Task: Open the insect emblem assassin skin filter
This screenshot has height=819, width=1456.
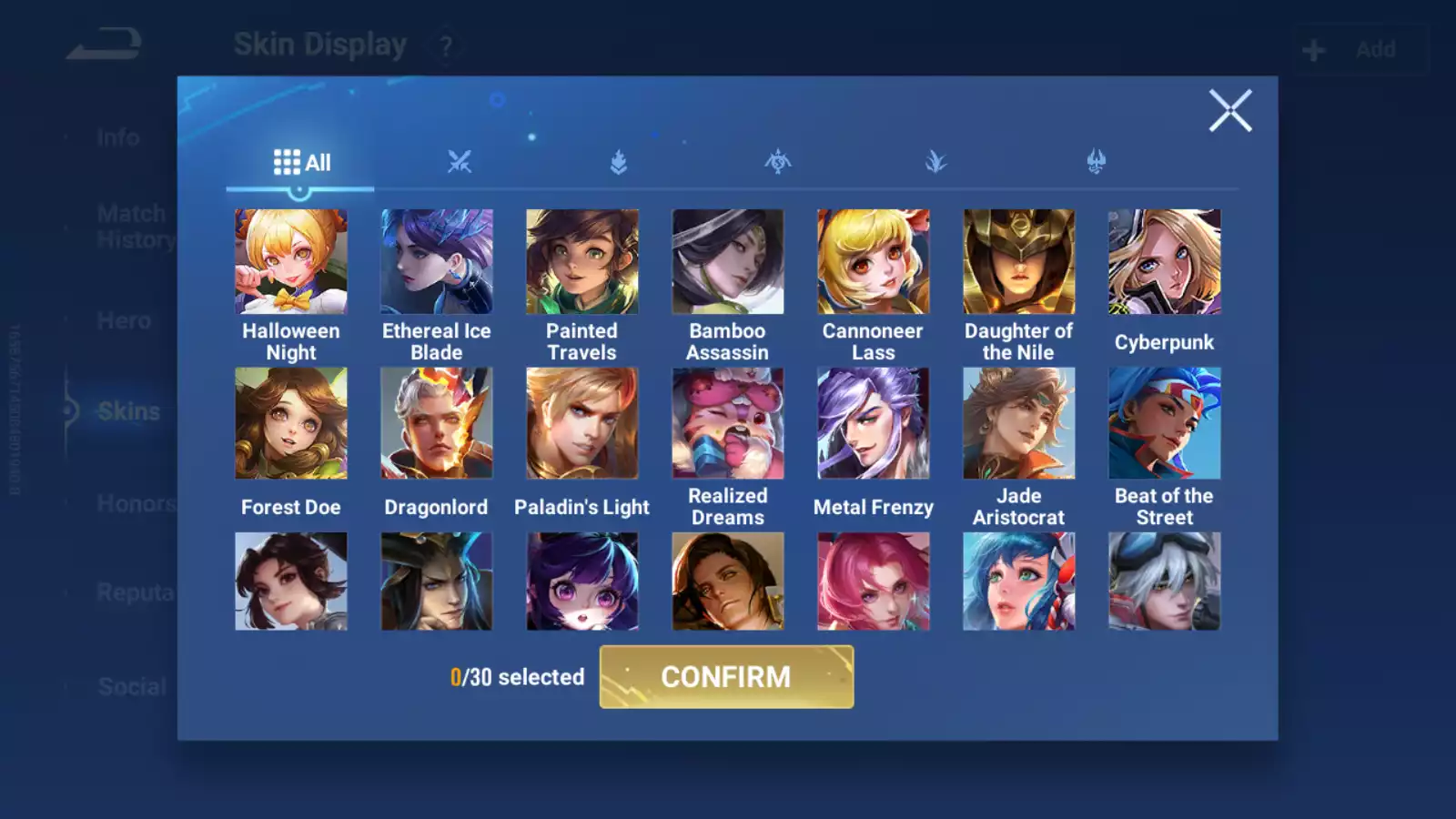Action: click(776, 162)
